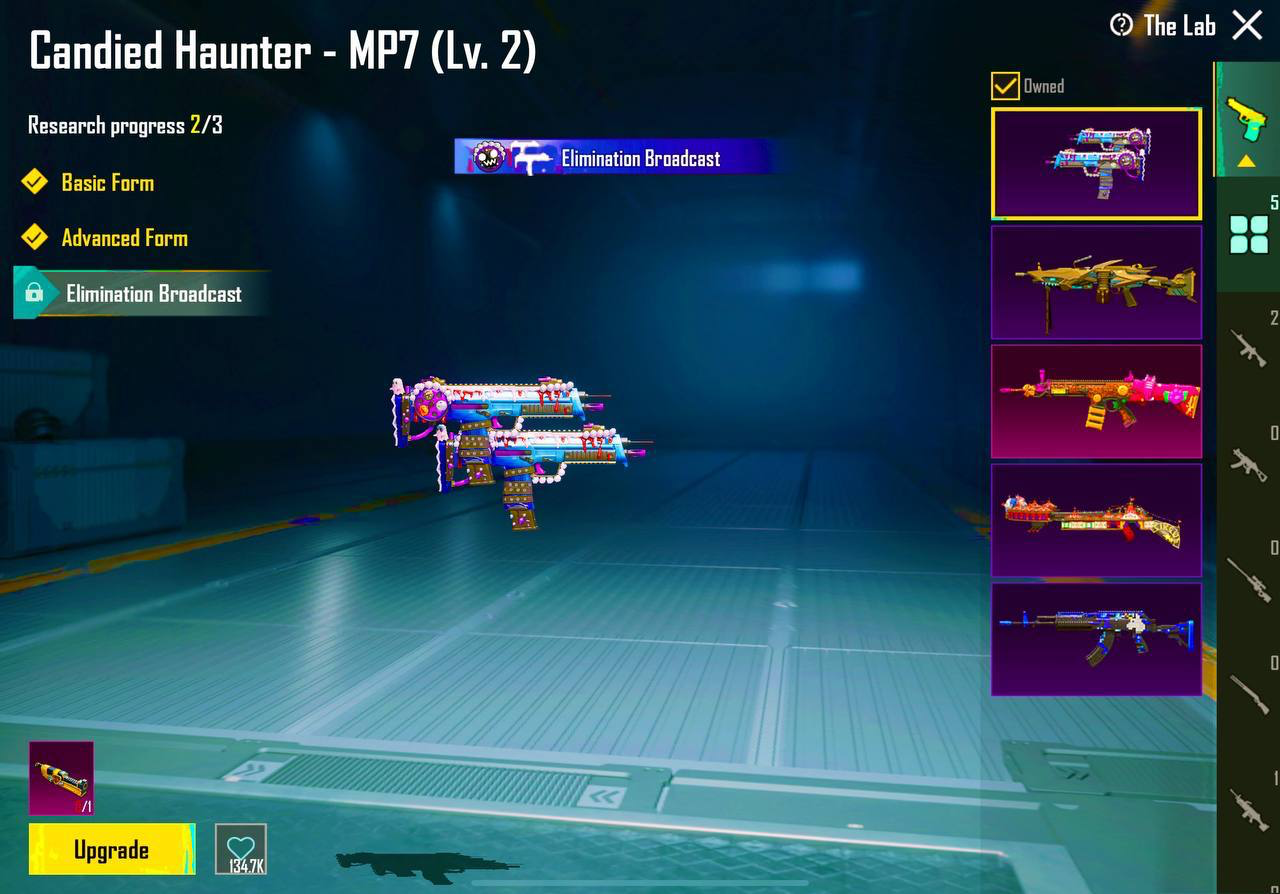Select the Candied Haunter MP7 thumbnail
Viewport: 1280px width, 894px height.
click(x=1096, y=164)
